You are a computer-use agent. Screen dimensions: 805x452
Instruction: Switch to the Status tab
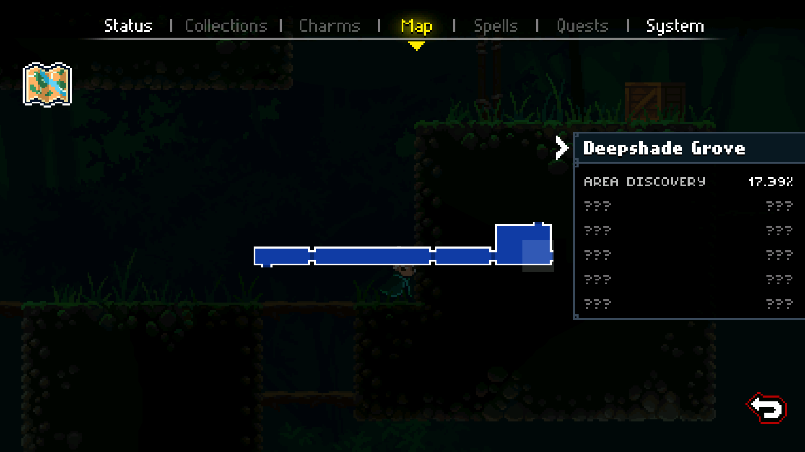[128, 25]
